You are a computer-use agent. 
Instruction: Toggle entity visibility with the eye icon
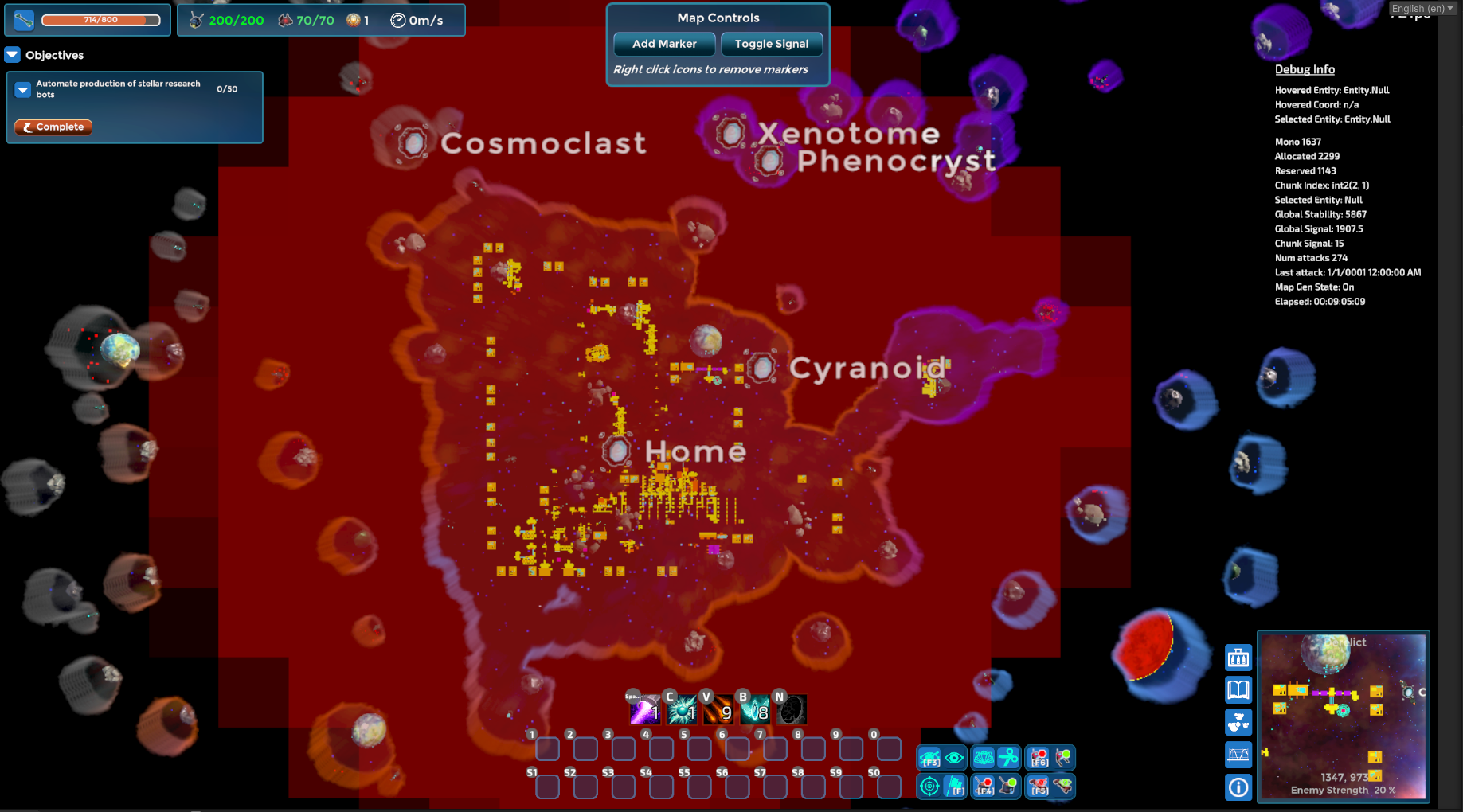pyautogui.click(x=954, y=758)
